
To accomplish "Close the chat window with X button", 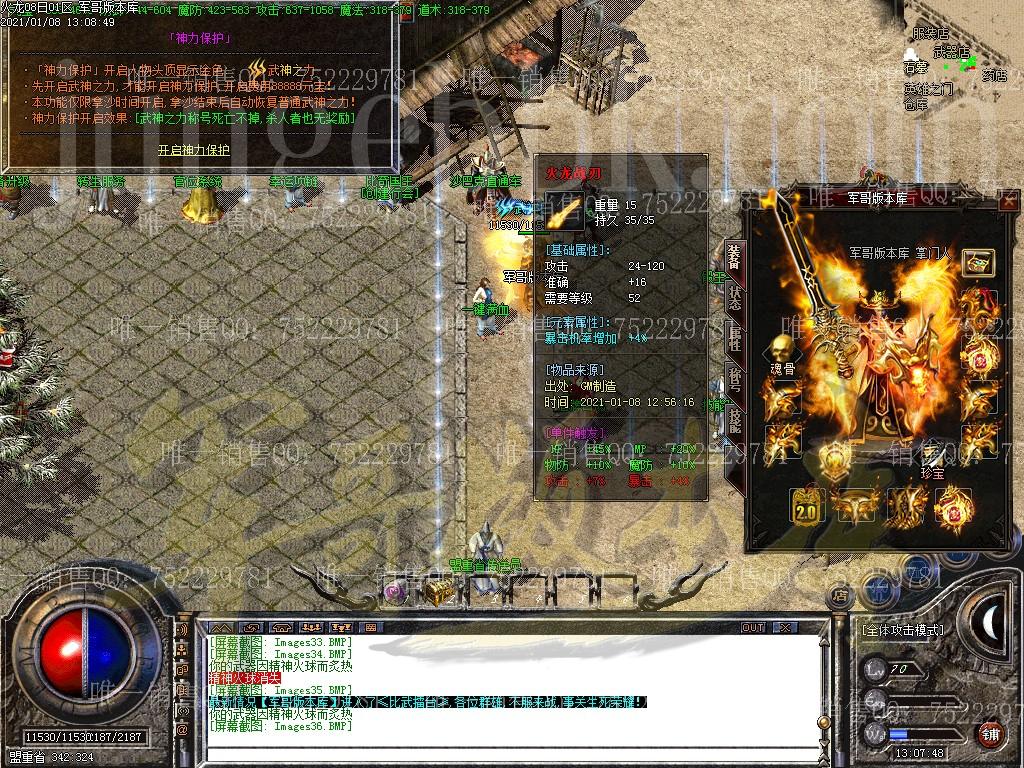I will point(785,628).
